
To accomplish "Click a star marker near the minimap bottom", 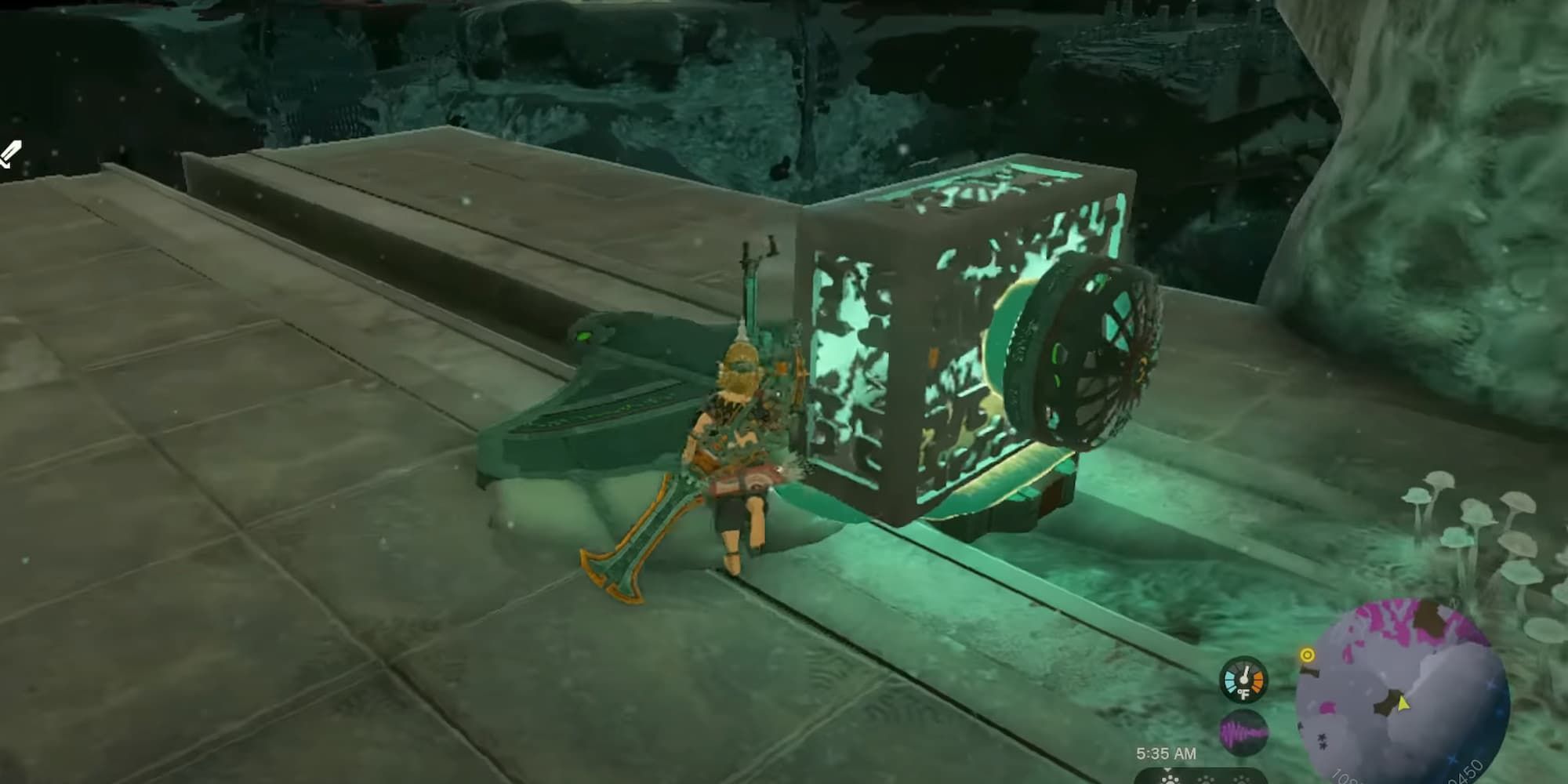I will [x=1321, y=742].
